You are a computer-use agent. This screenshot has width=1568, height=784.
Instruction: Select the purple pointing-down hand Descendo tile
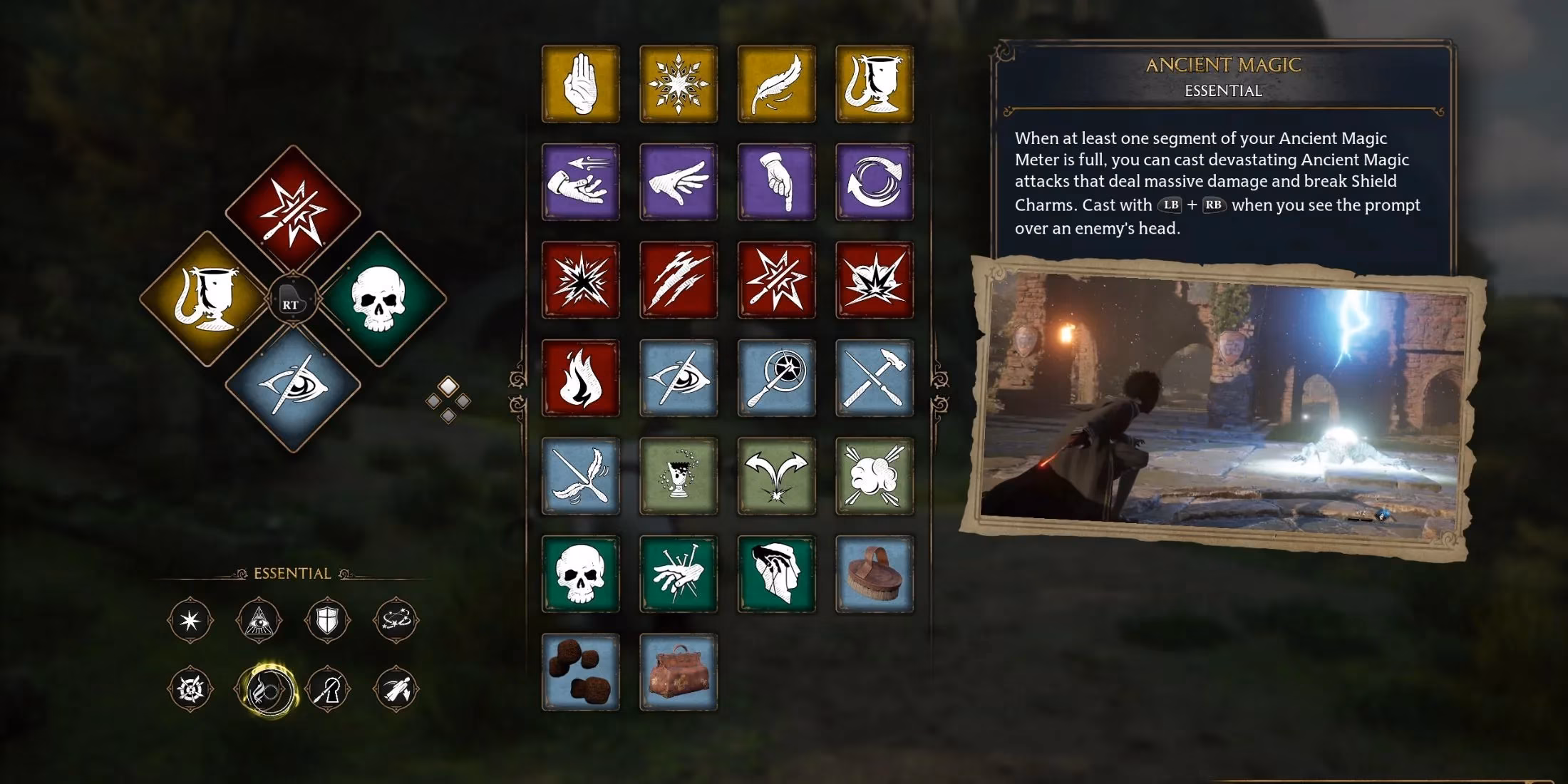[x=776, y=182]
